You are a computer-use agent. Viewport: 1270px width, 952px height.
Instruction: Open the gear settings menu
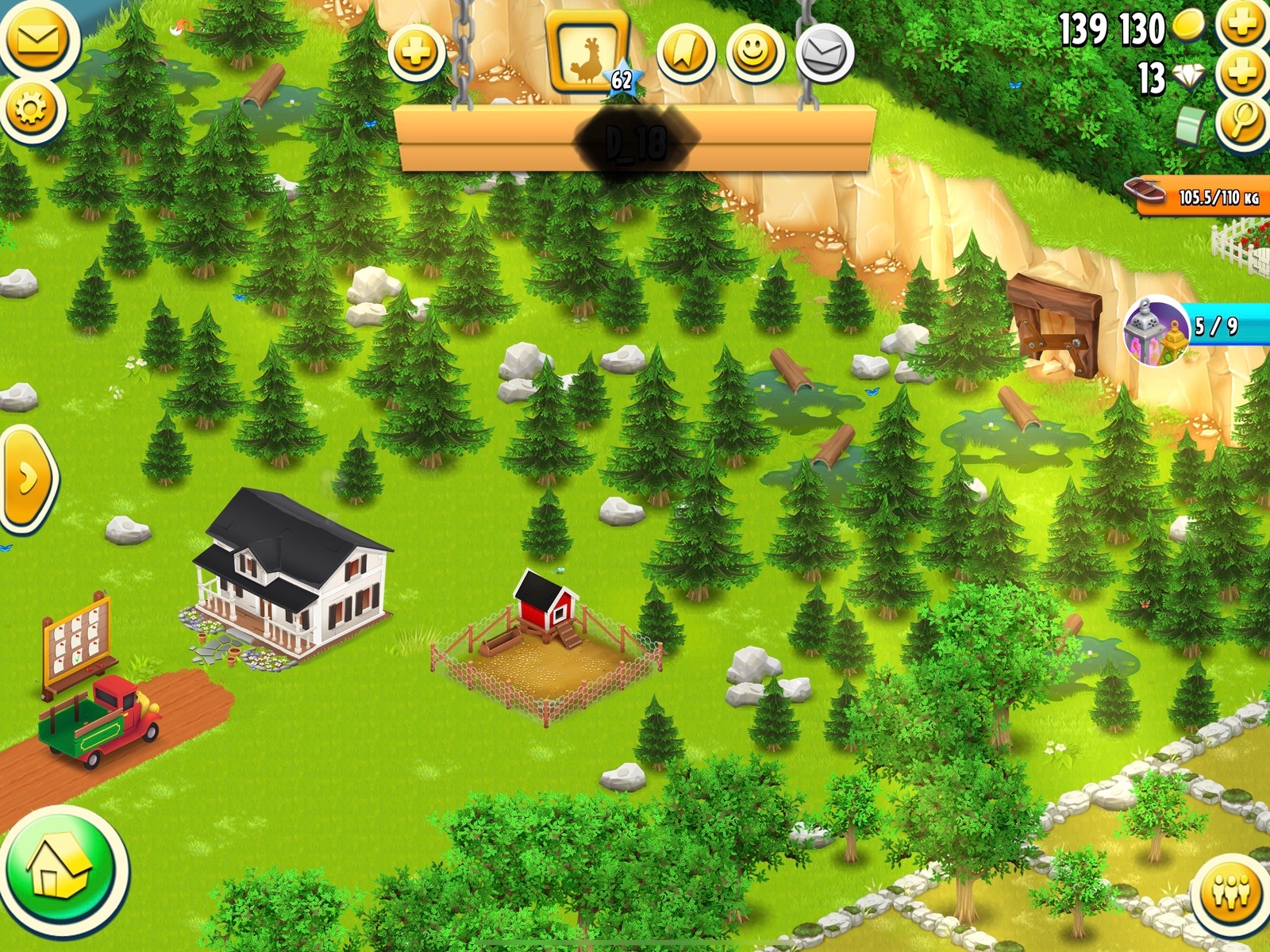click(32, 109)
